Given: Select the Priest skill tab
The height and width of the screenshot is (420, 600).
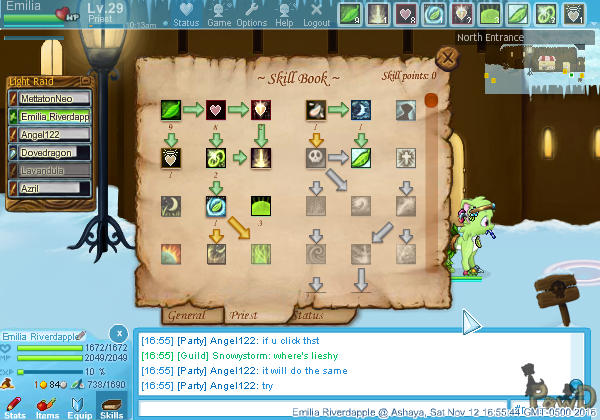Looking at the screenshot, I should [244, 315].
